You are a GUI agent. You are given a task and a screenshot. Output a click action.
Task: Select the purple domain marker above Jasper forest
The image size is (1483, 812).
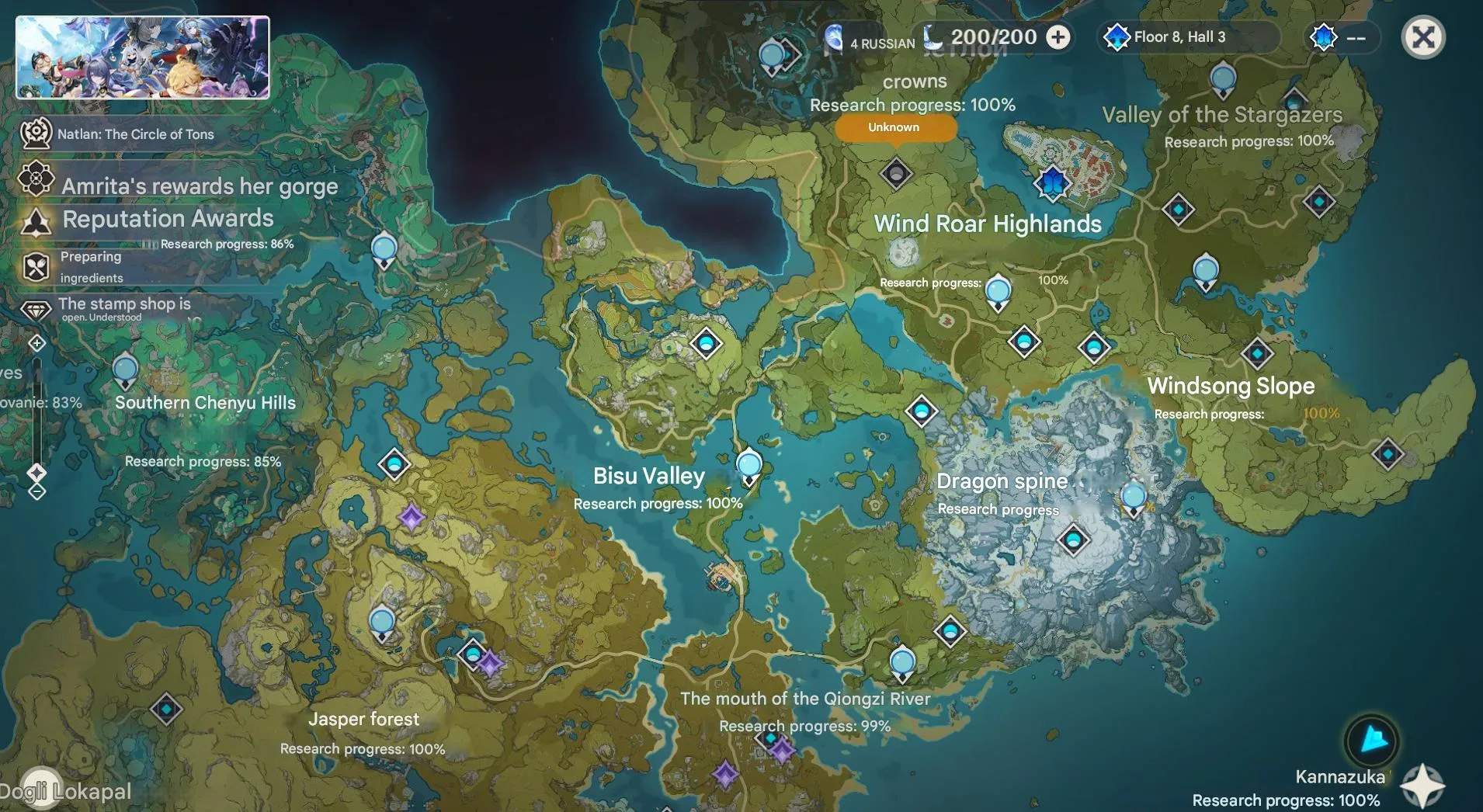click(489, 664)
